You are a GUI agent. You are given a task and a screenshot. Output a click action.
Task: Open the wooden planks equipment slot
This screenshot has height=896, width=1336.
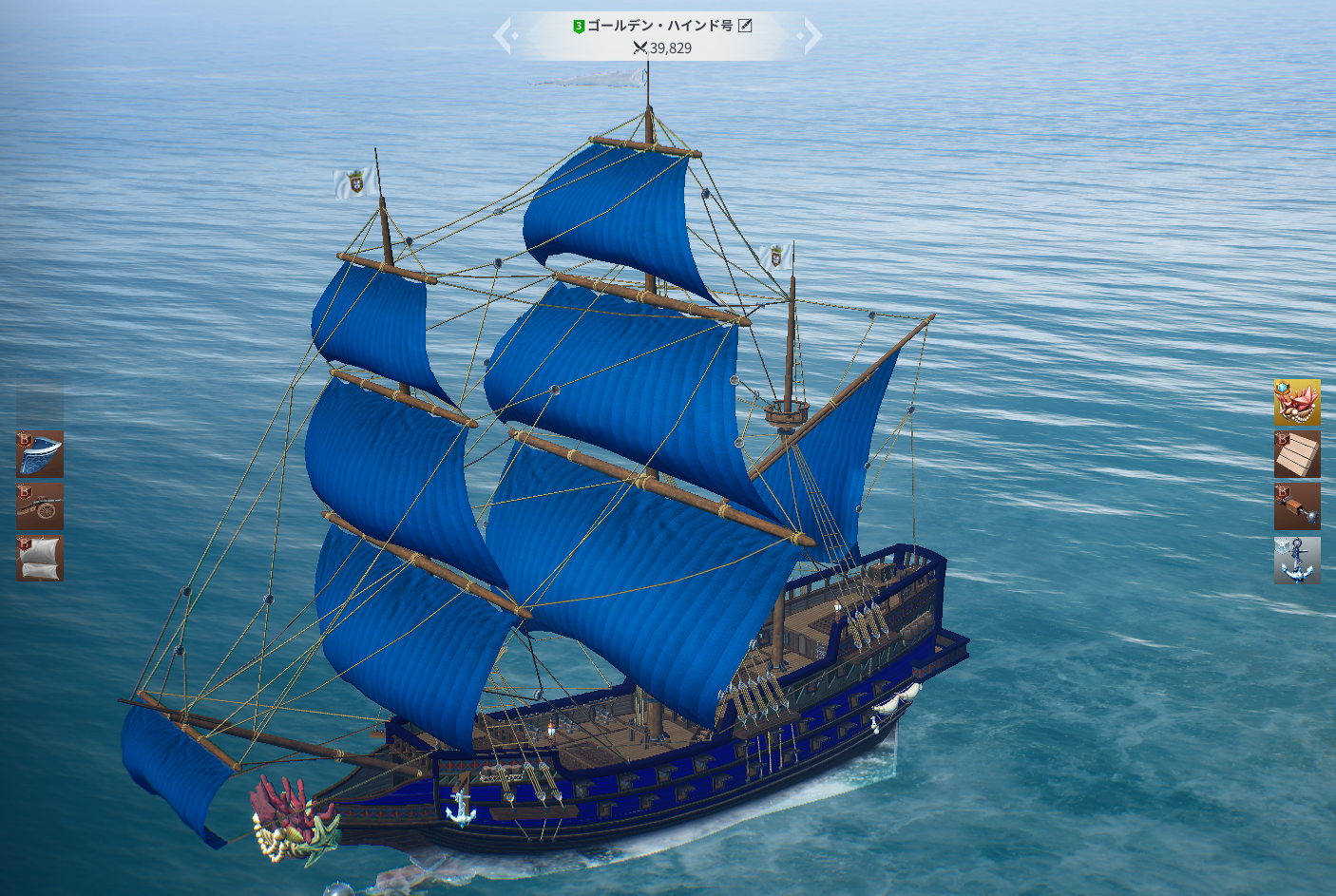click(1297, 454)
